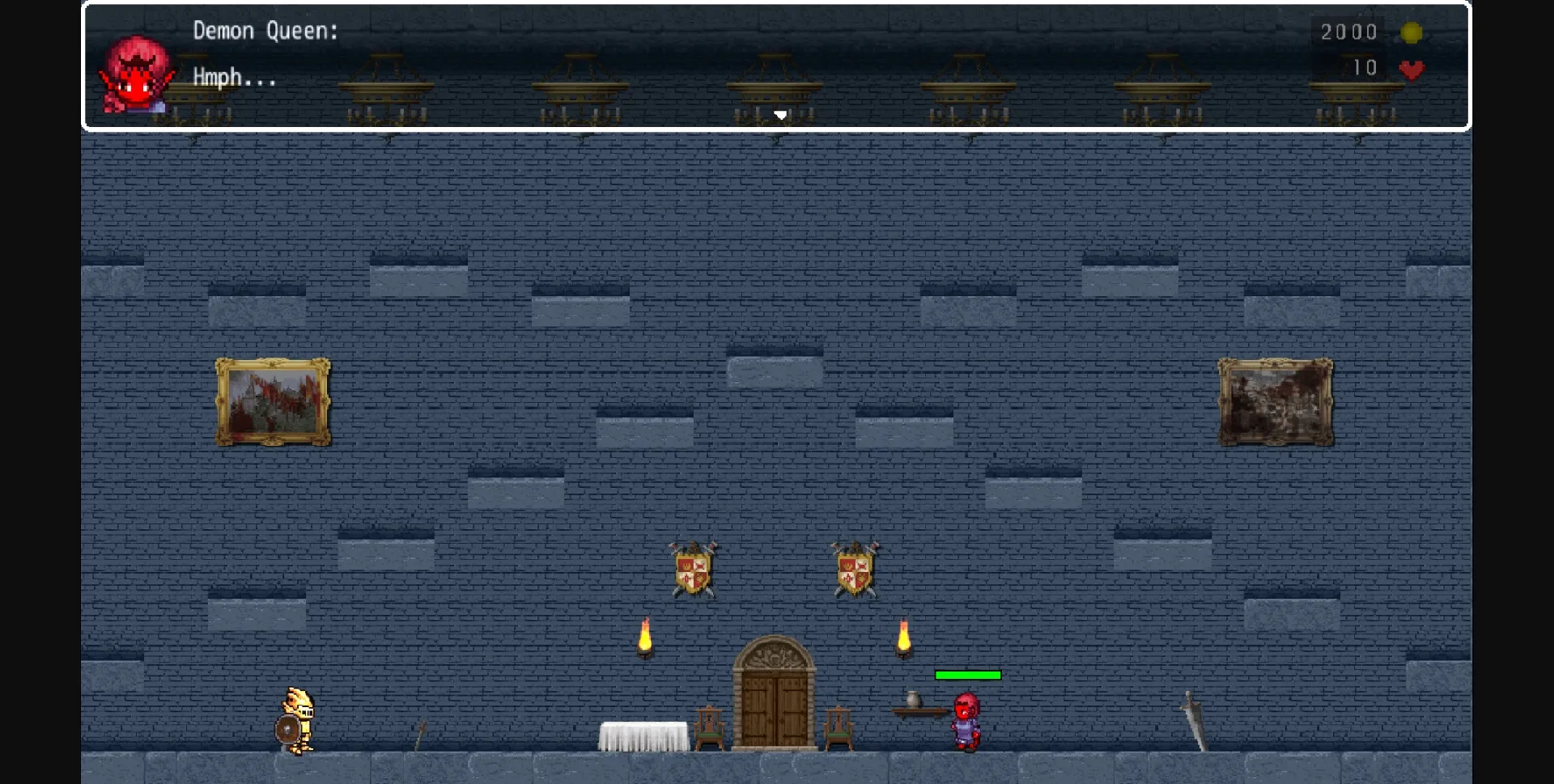Viewport: 1554px width, 784px height.
Task: Click the red heart icon
Action: 1413,69
